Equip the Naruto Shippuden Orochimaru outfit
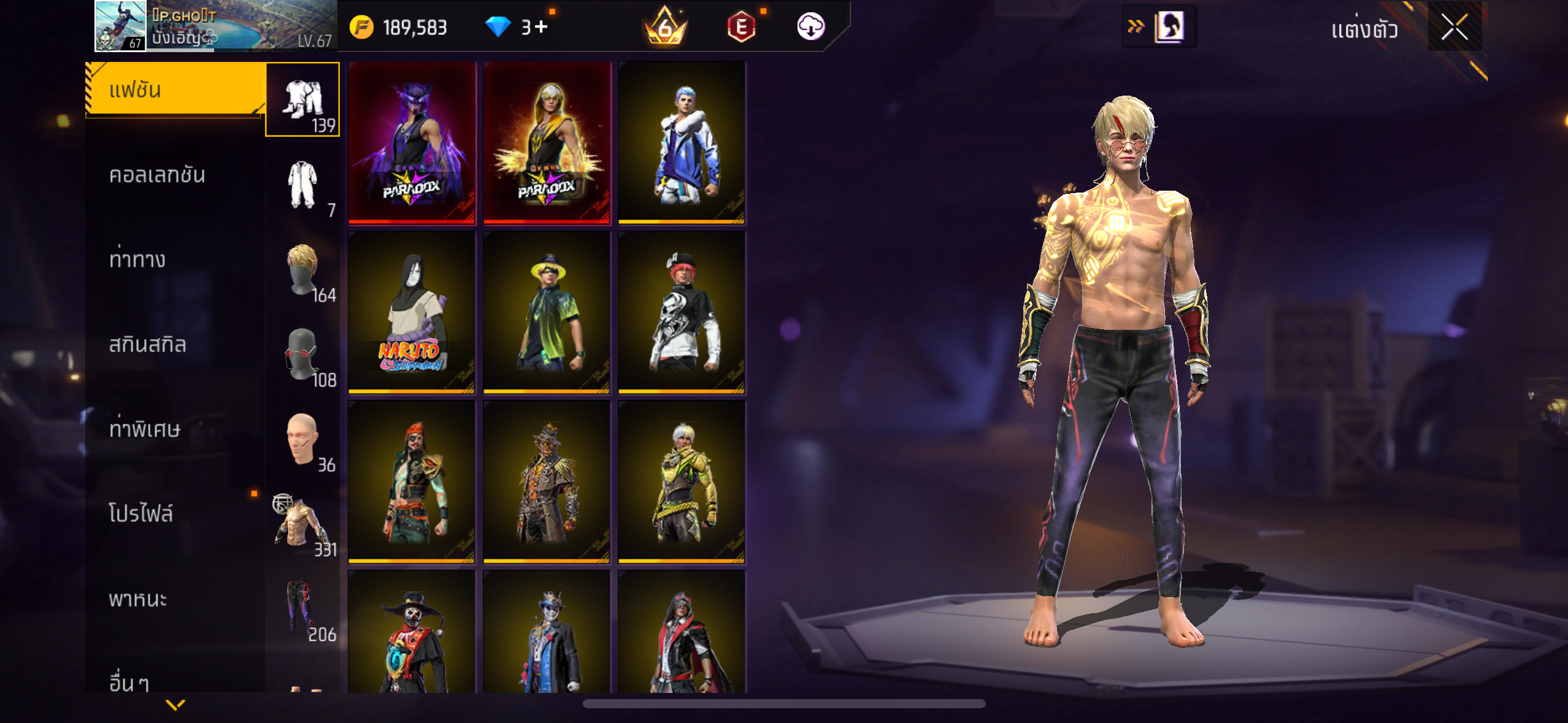 [412, 312]
